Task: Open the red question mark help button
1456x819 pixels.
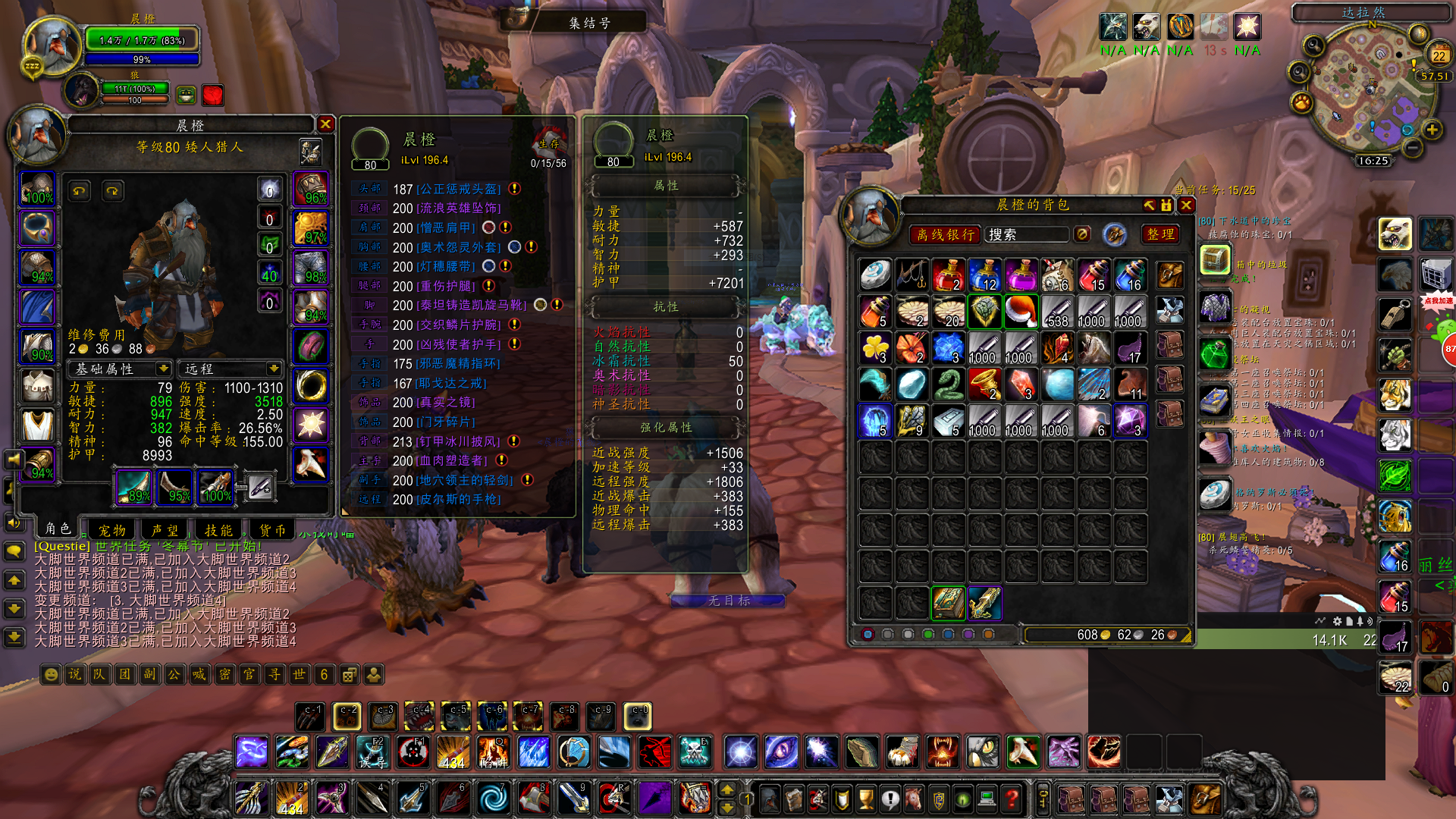Action: 1012,798
